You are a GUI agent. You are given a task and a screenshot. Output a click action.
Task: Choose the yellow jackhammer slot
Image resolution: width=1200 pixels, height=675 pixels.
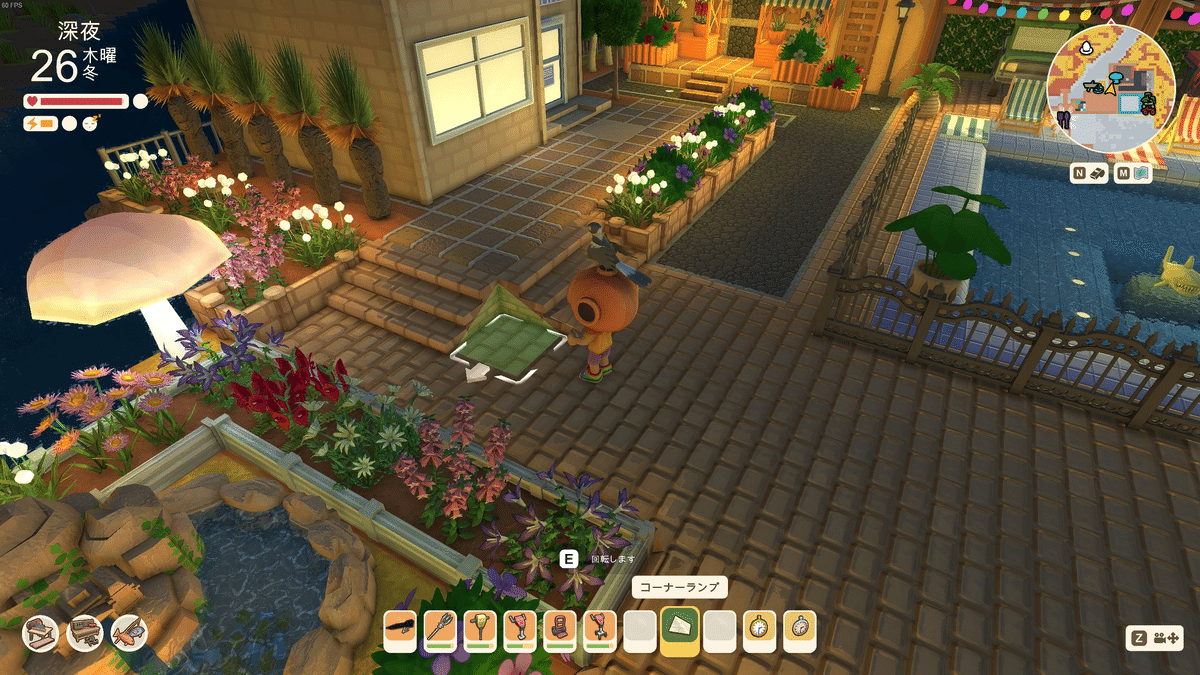pyautogui.click(x=480, y=631)
